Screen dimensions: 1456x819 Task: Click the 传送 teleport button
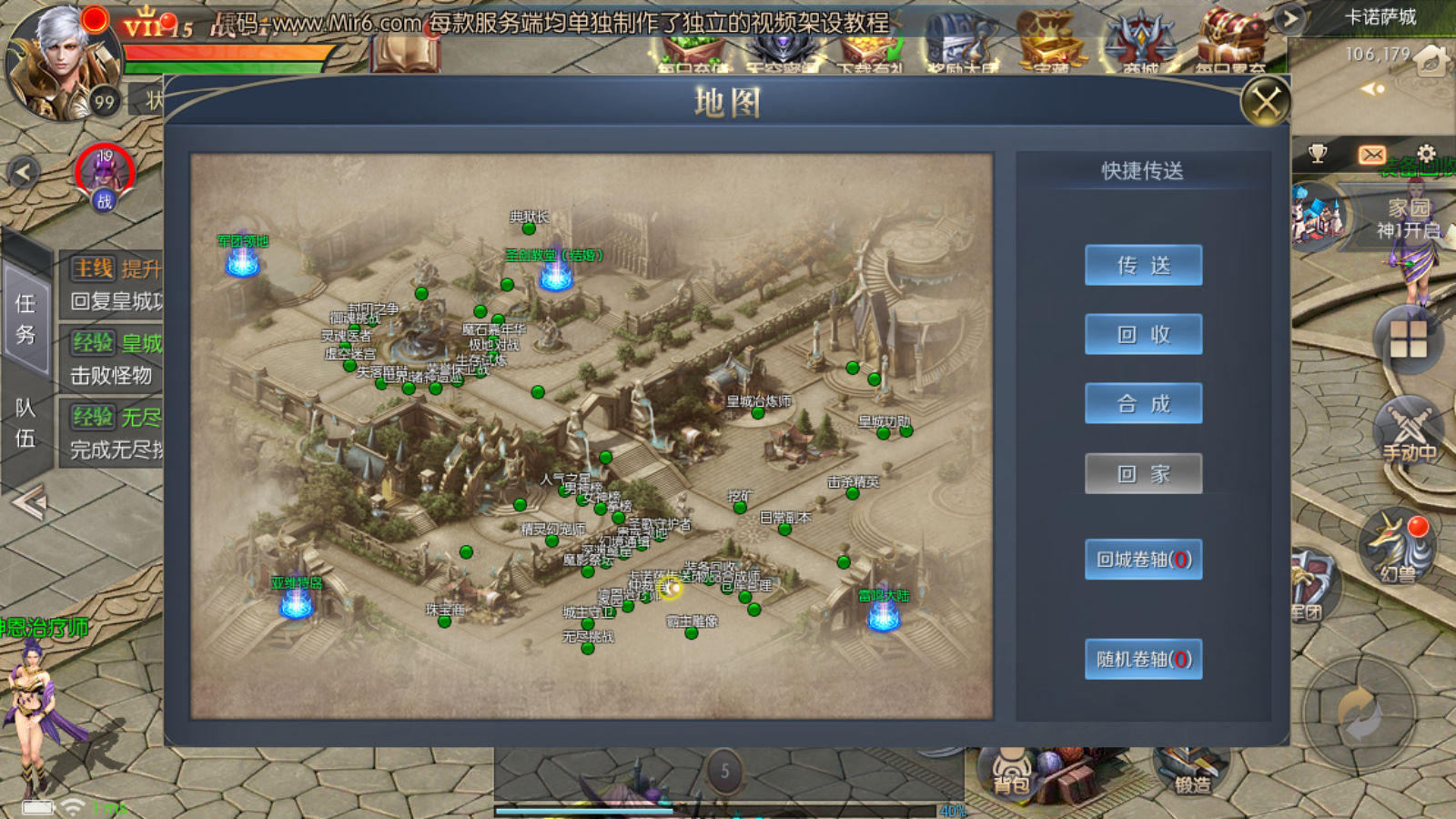(1143, 266)
